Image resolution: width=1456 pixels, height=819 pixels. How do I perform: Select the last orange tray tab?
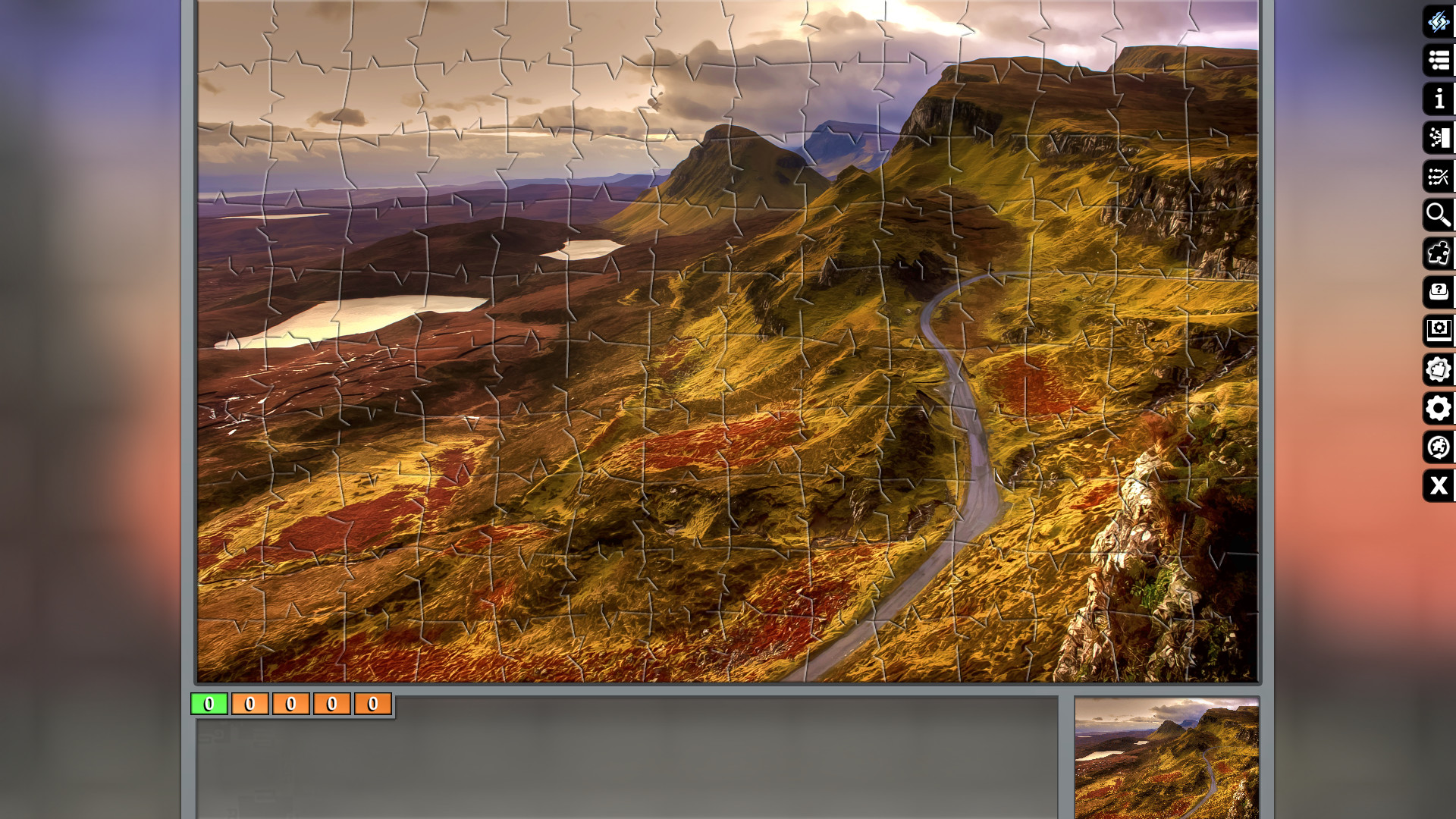[x=372, y=704]
